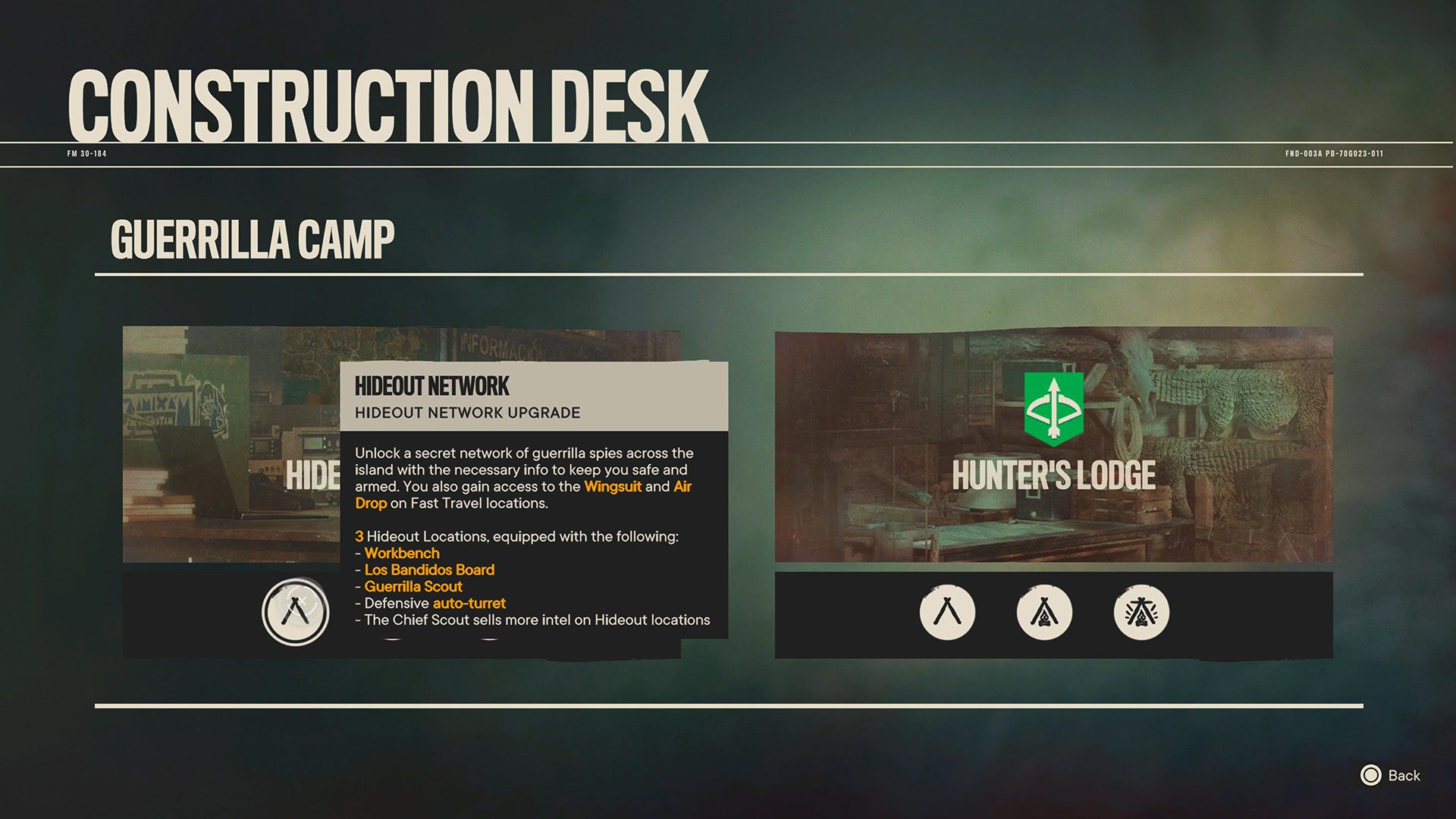Select the first Hunter's Lodge upgrade tier icon
The image size is (1456, 819).
(946, 613)
